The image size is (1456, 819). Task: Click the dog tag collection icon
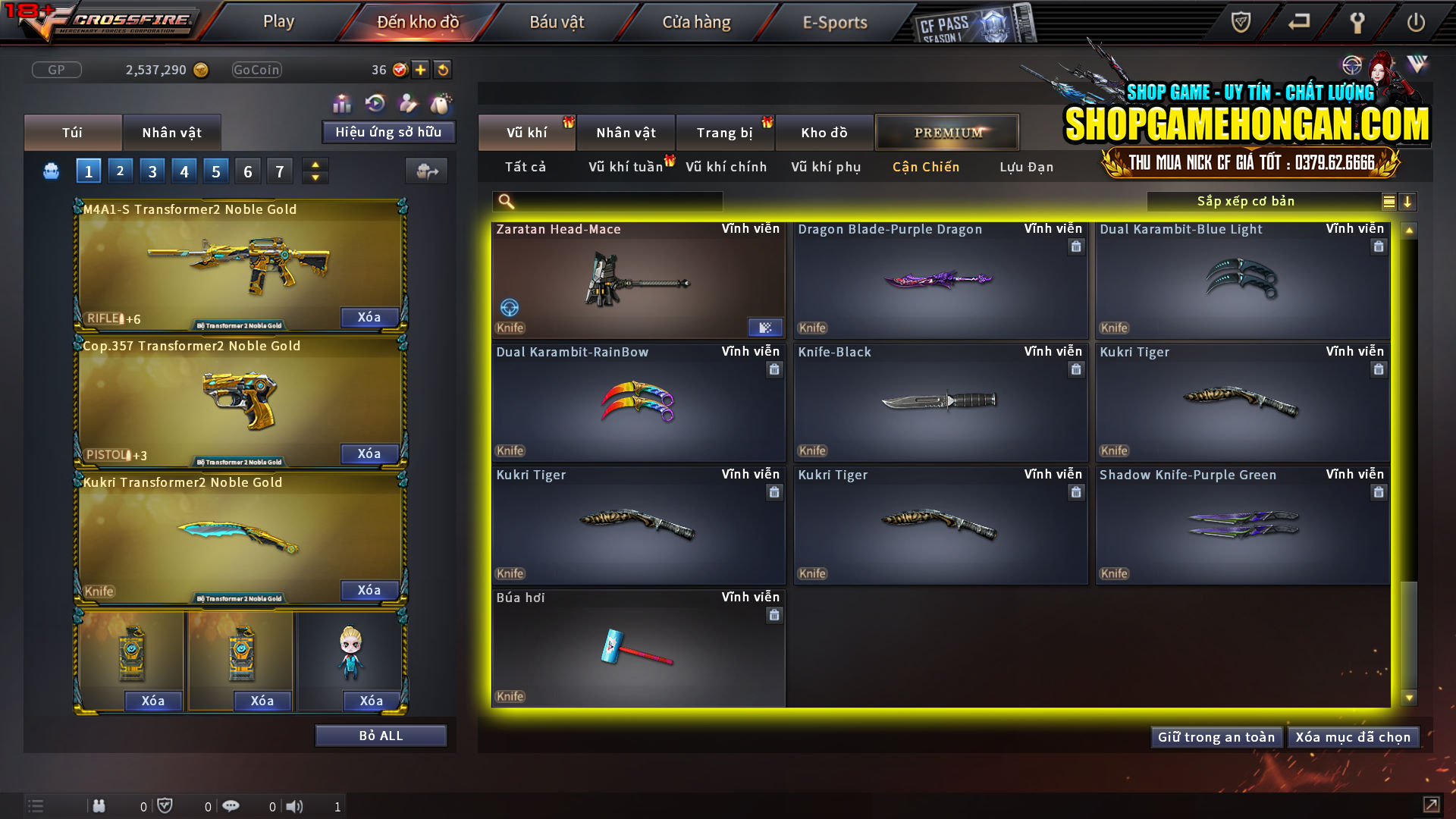[441, 102]
